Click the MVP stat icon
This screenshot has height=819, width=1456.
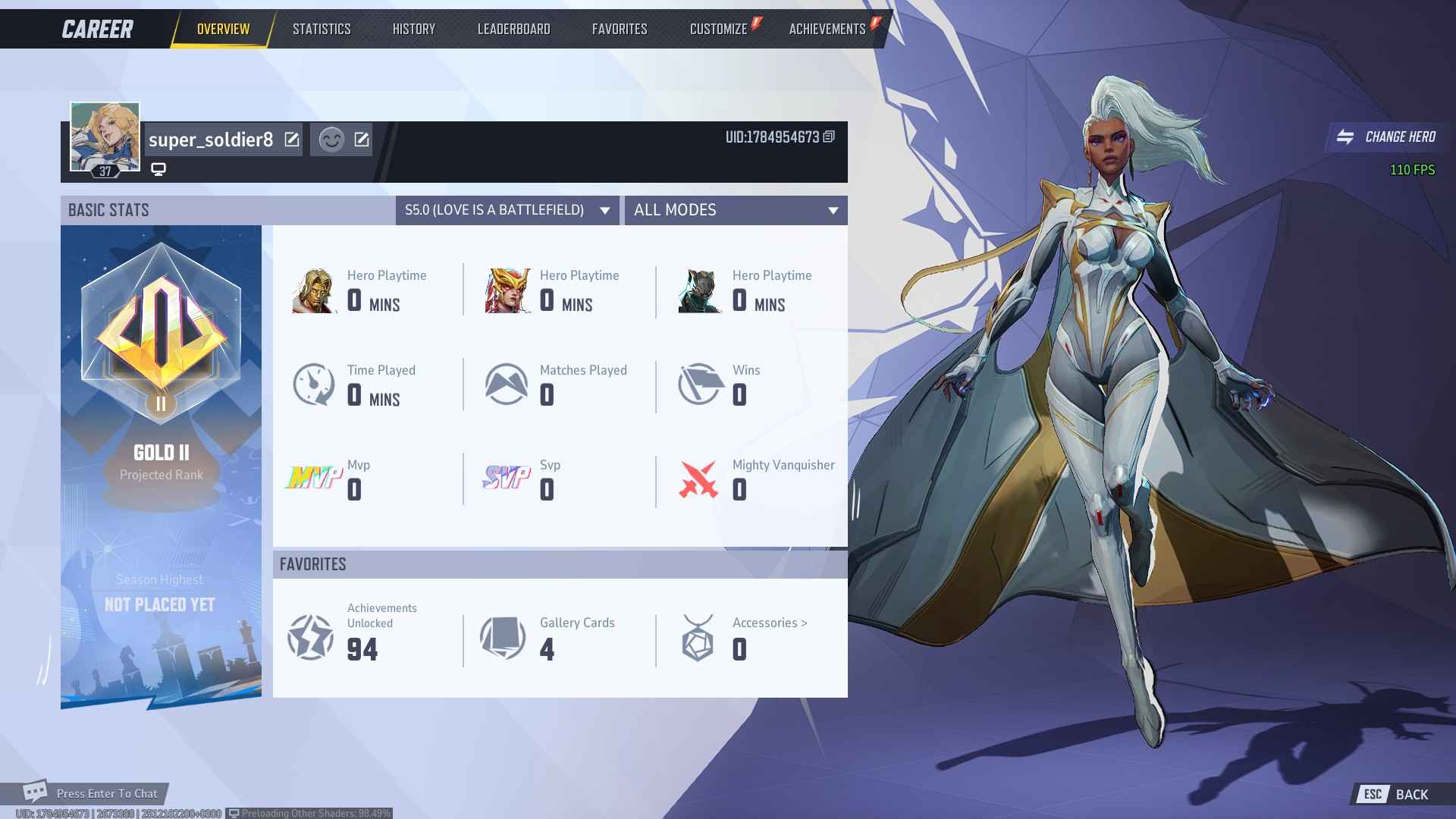314,479
